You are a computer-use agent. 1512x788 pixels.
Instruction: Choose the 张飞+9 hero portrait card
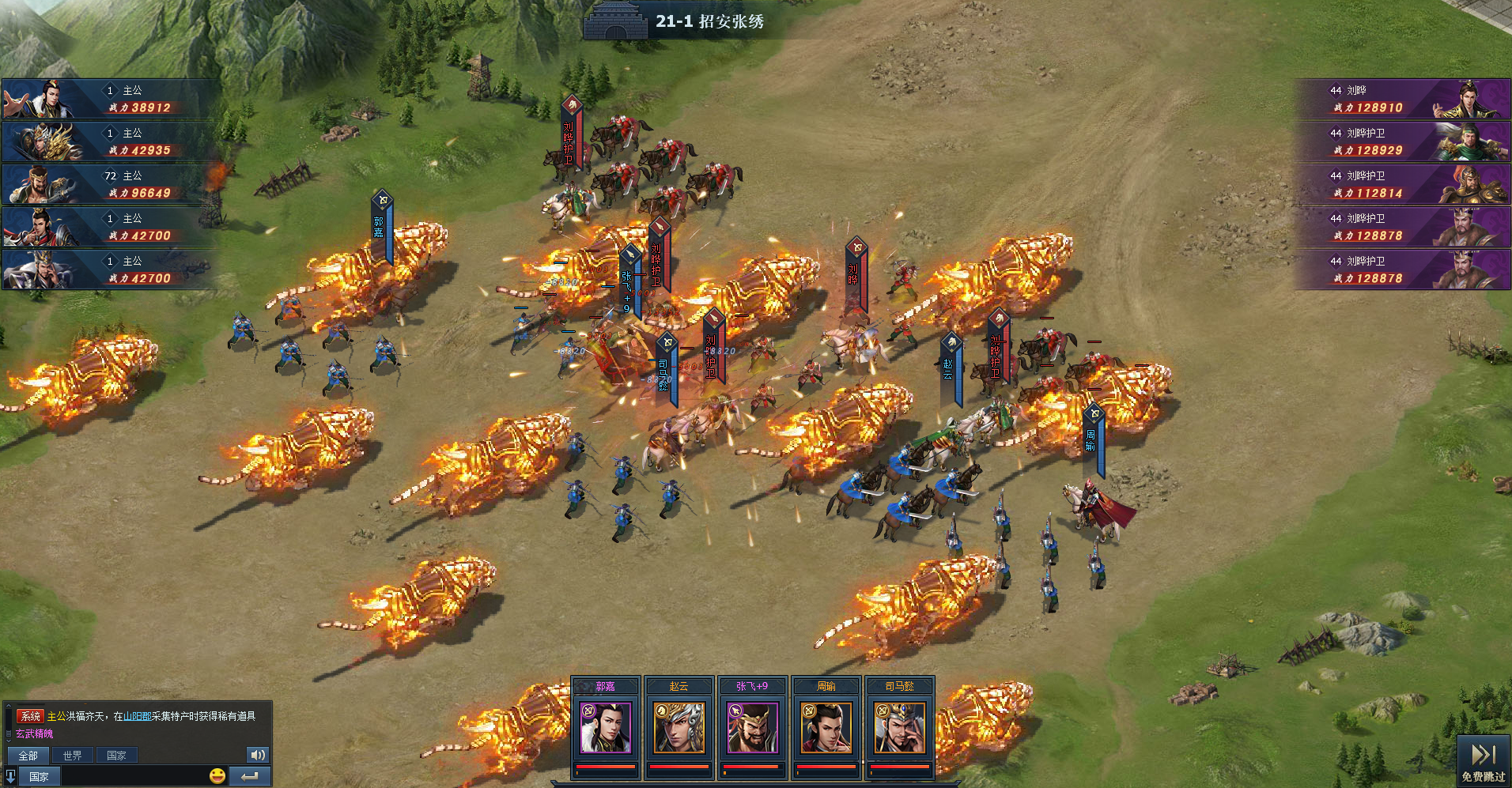coord(752,727)
